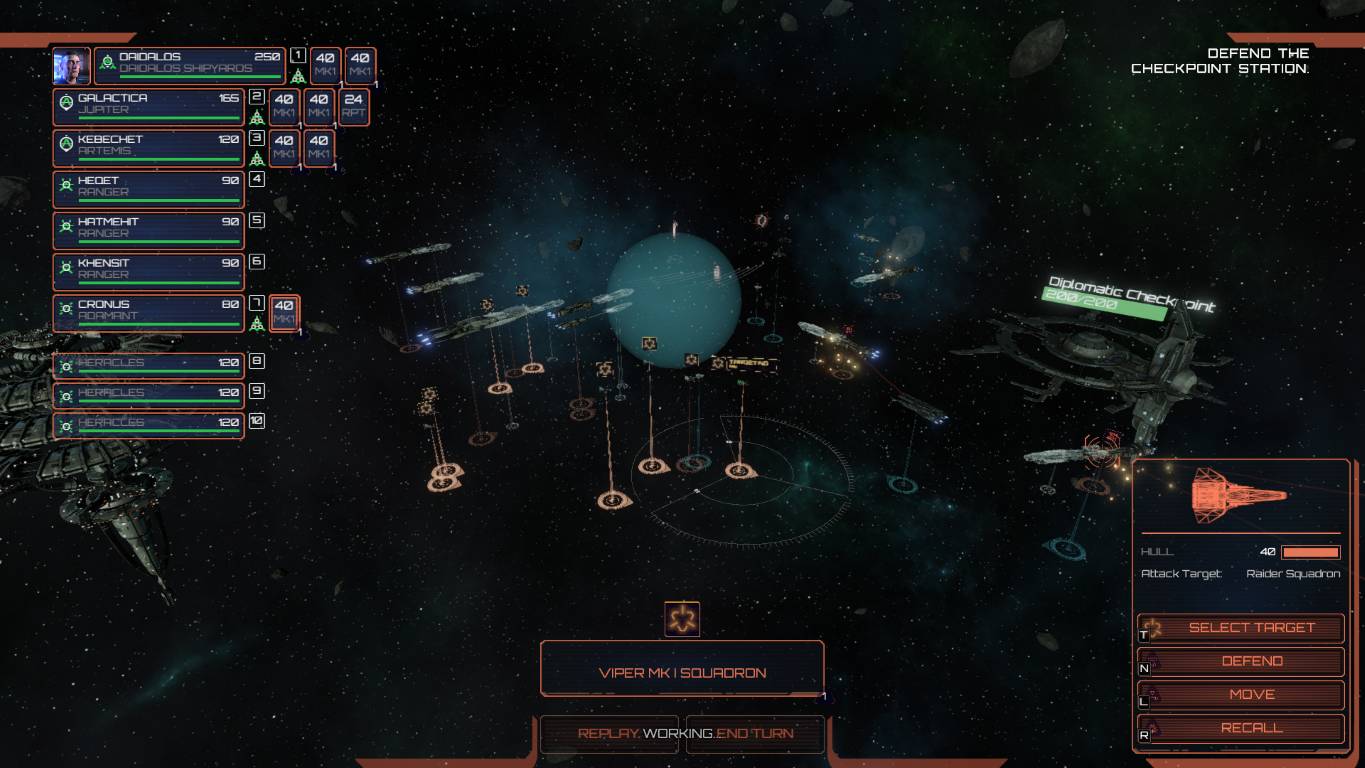The image size is (1365, 768).
Task: Select the Heqet Ranger ship
Action: [148, 190]
